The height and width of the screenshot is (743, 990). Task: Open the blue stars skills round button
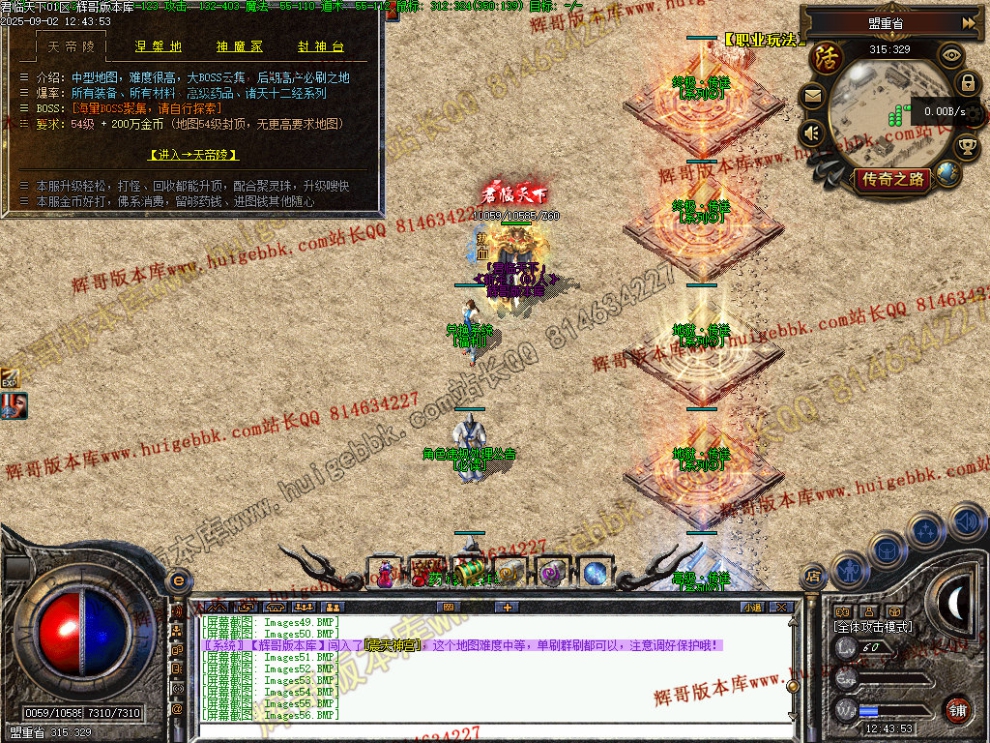tap(925, 529)
